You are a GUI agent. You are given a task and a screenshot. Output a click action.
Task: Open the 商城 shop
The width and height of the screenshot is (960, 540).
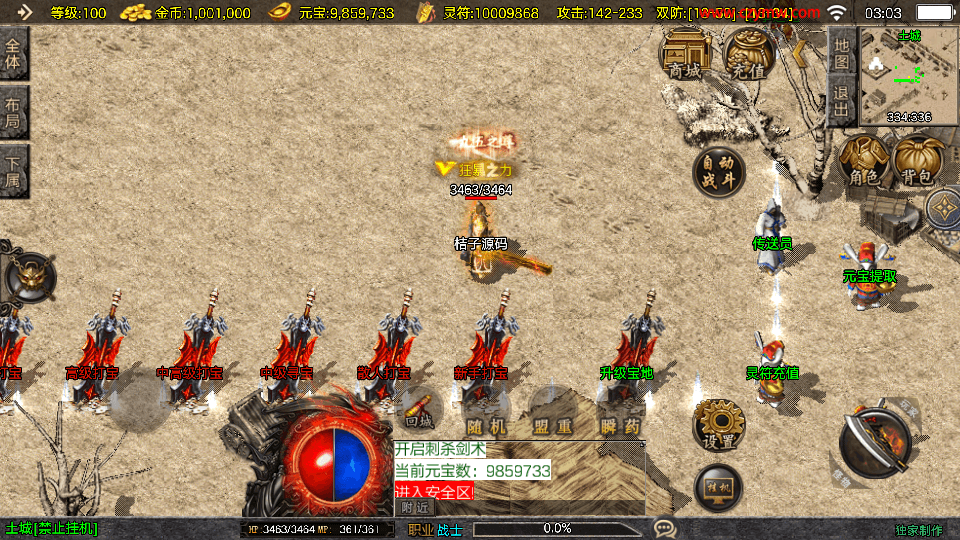[685, 53]
